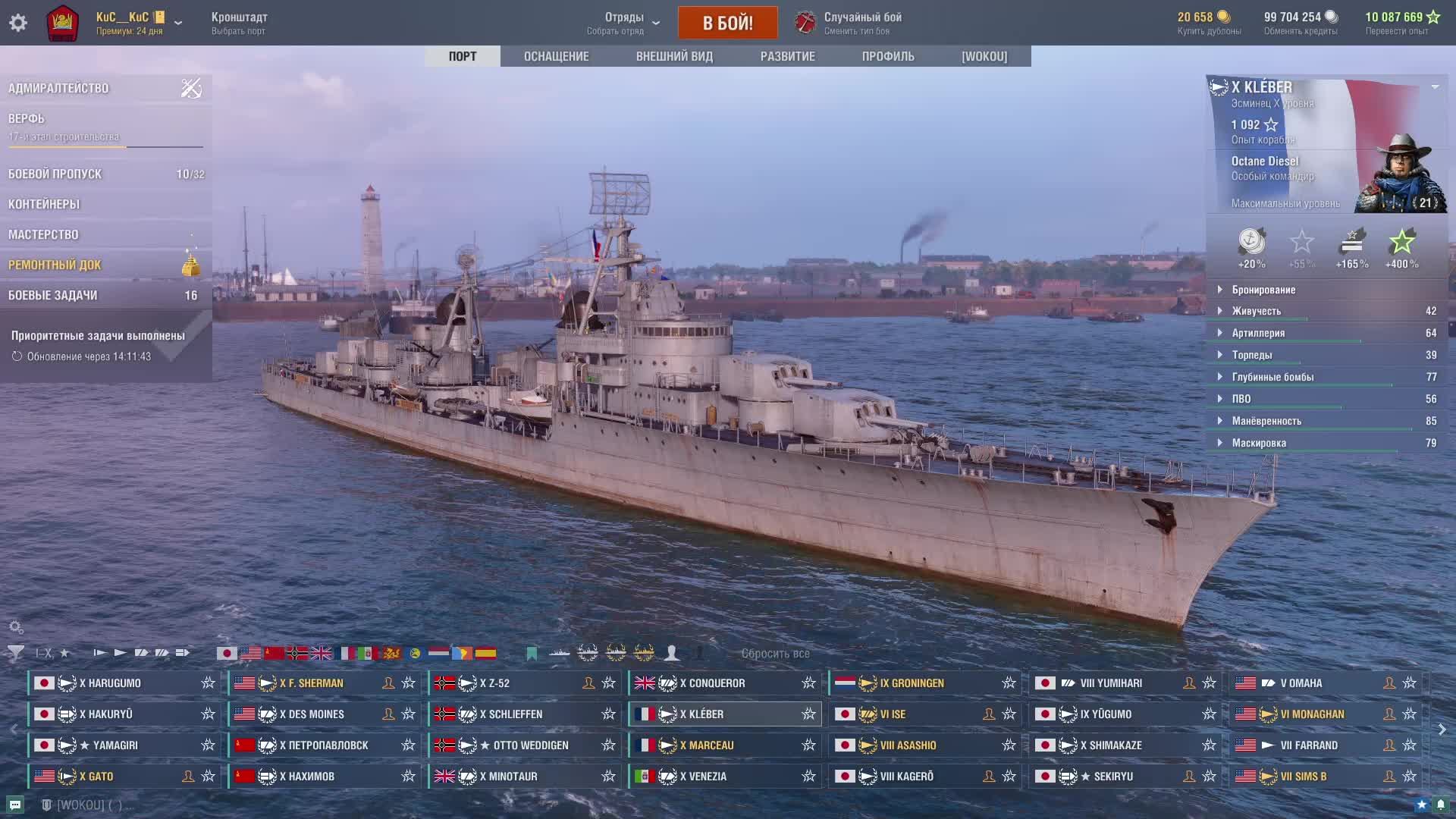Click the orange В БОЙ! battle button
Viewport: 1456px width, 819px height.
(x=727, y=23)
